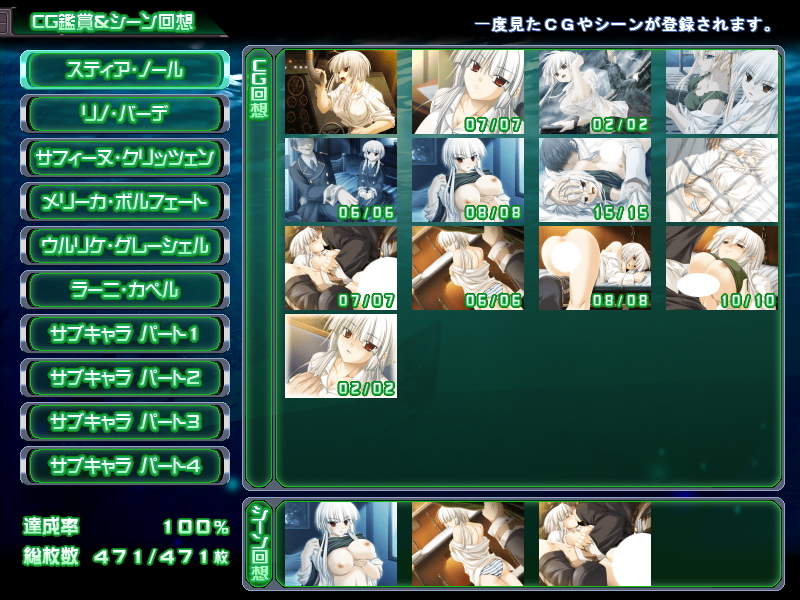Select the ウルリケ・グレーシェル entry
Viewport: 800px width, 600px height.
coord(124,246)
